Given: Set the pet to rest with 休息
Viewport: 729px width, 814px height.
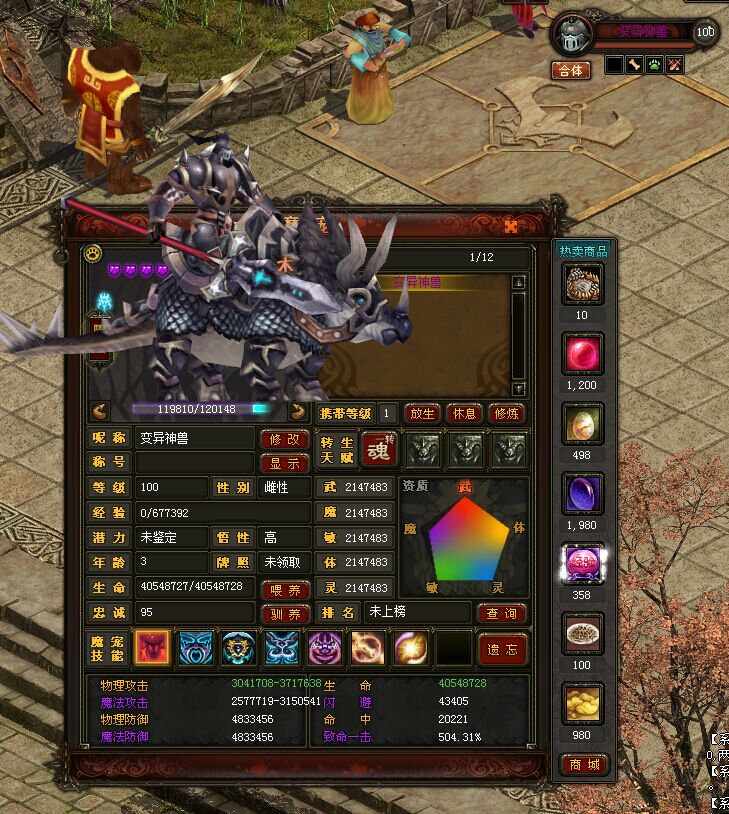Looking at the screenshot, I should [x=463, y=413].
